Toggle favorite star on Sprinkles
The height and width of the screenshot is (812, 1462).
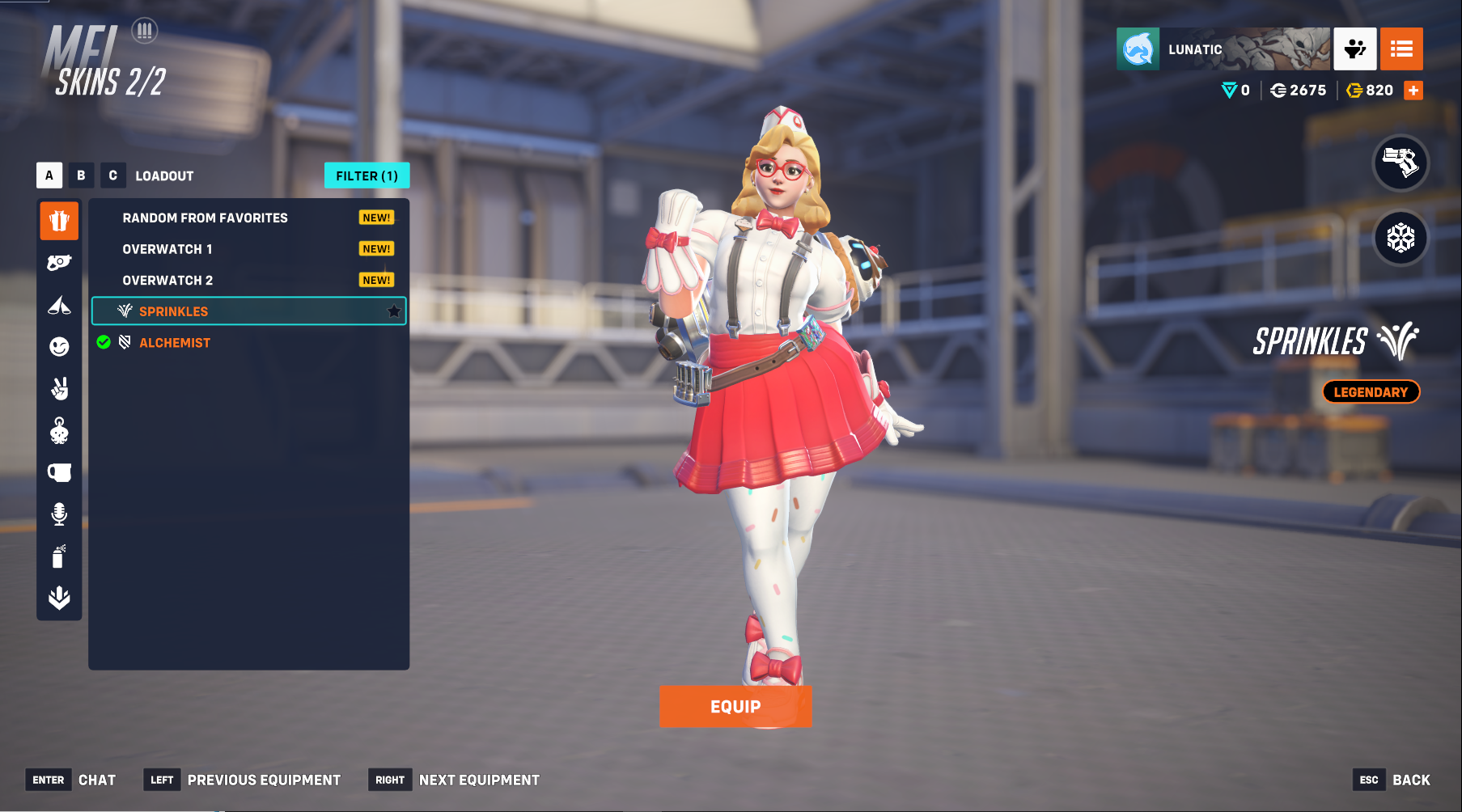pyautogui.click(x=394, y=311)
